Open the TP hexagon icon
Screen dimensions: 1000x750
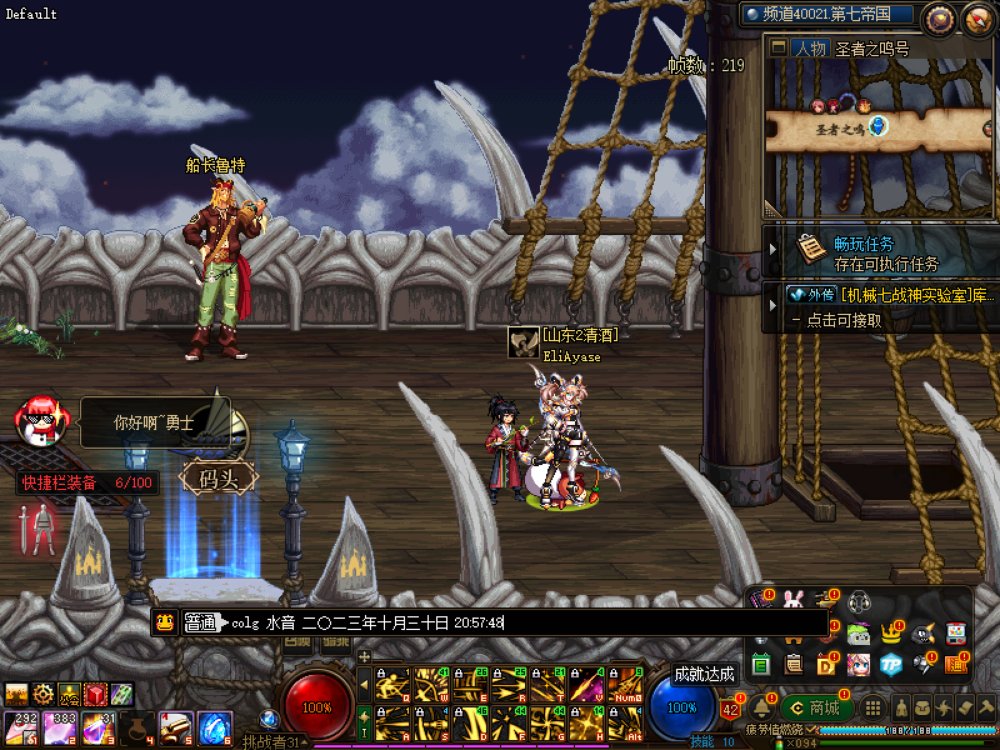click(x=891, y=663)
